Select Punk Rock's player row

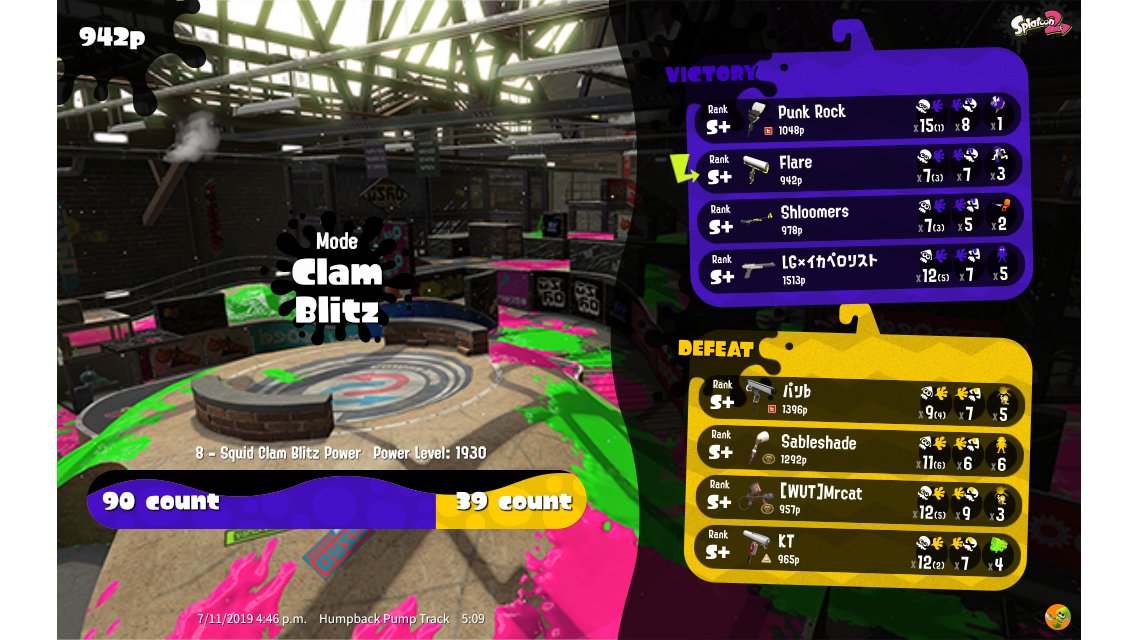(858, 118)
